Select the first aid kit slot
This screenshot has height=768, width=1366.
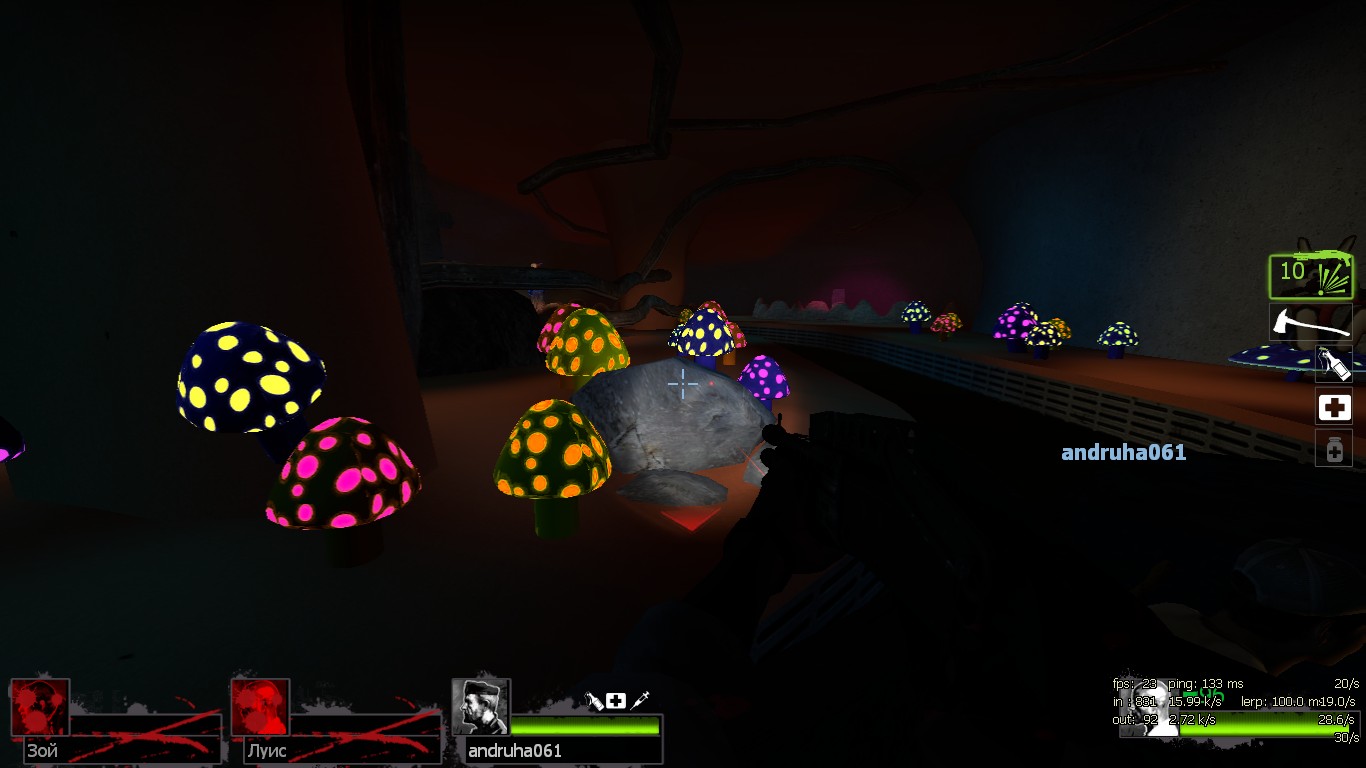[1334, 406]
